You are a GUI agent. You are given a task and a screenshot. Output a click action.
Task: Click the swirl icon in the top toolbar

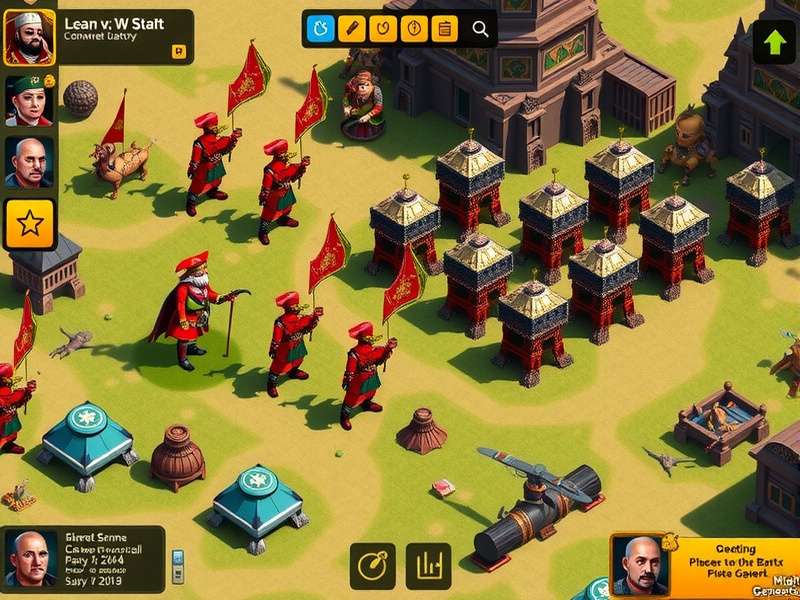click(382, 29)
